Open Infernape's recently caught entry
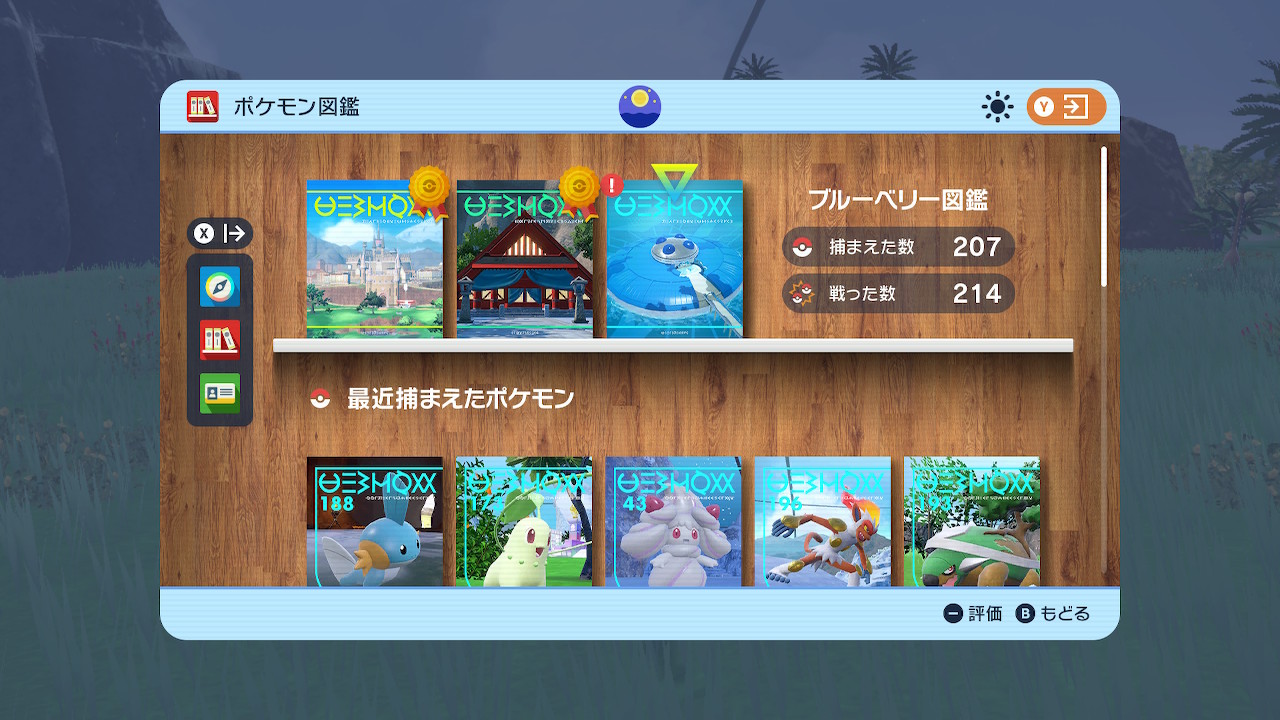The image size is (1280, 720). click(x=822, y=522)
